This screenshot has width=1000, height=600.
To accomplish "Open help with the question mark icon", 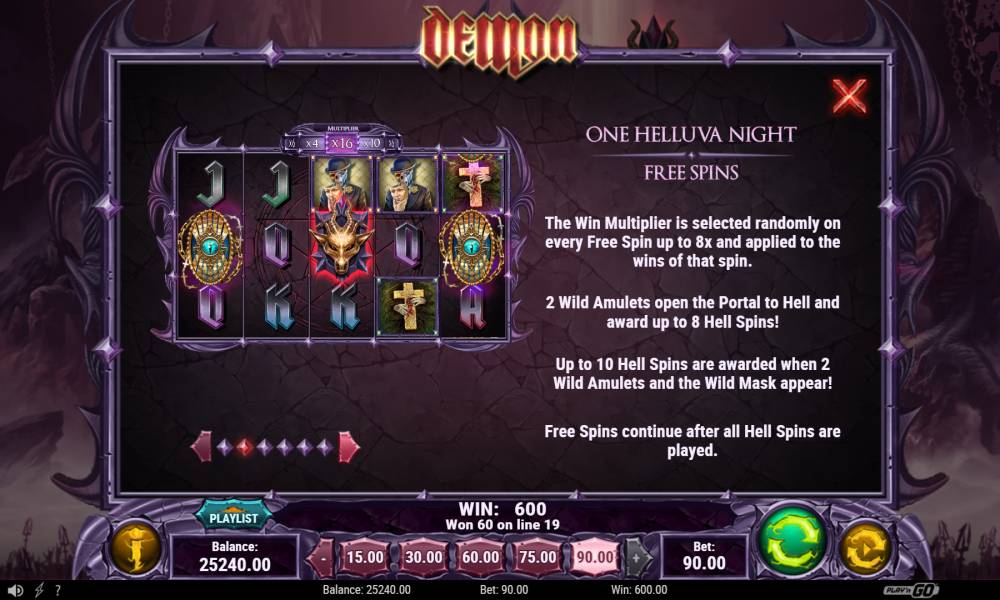I will 57,590.
